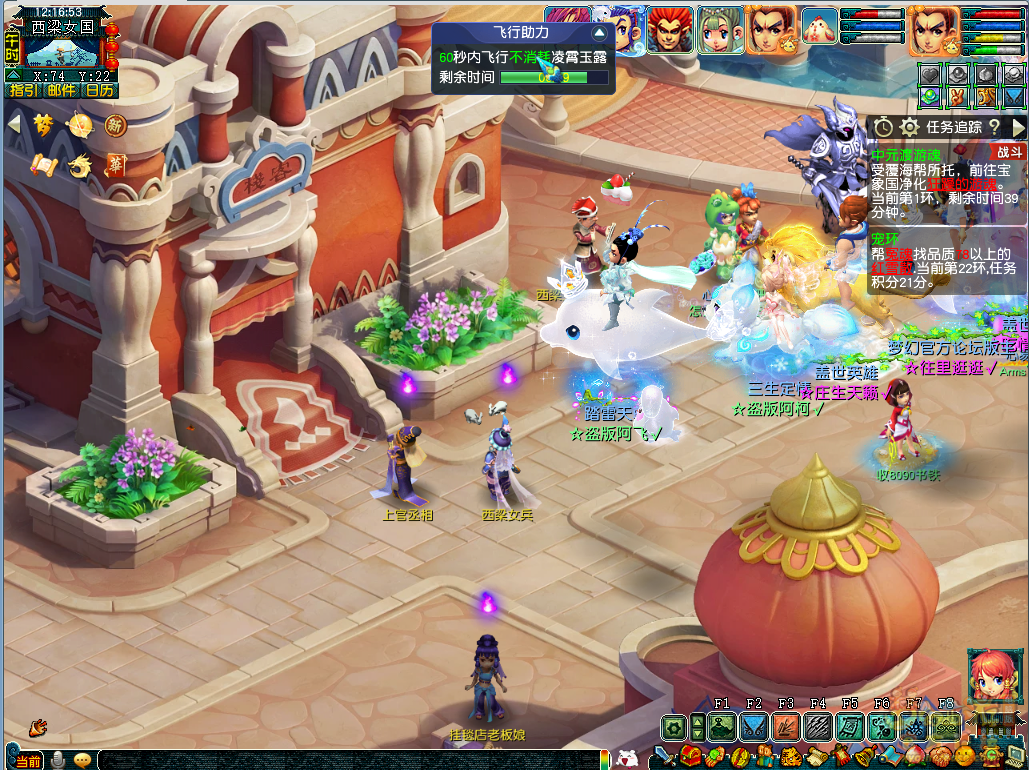Open the 日历 calendar button
Image resolution: width=1029 pixels, height=770 pixels.
99,90
